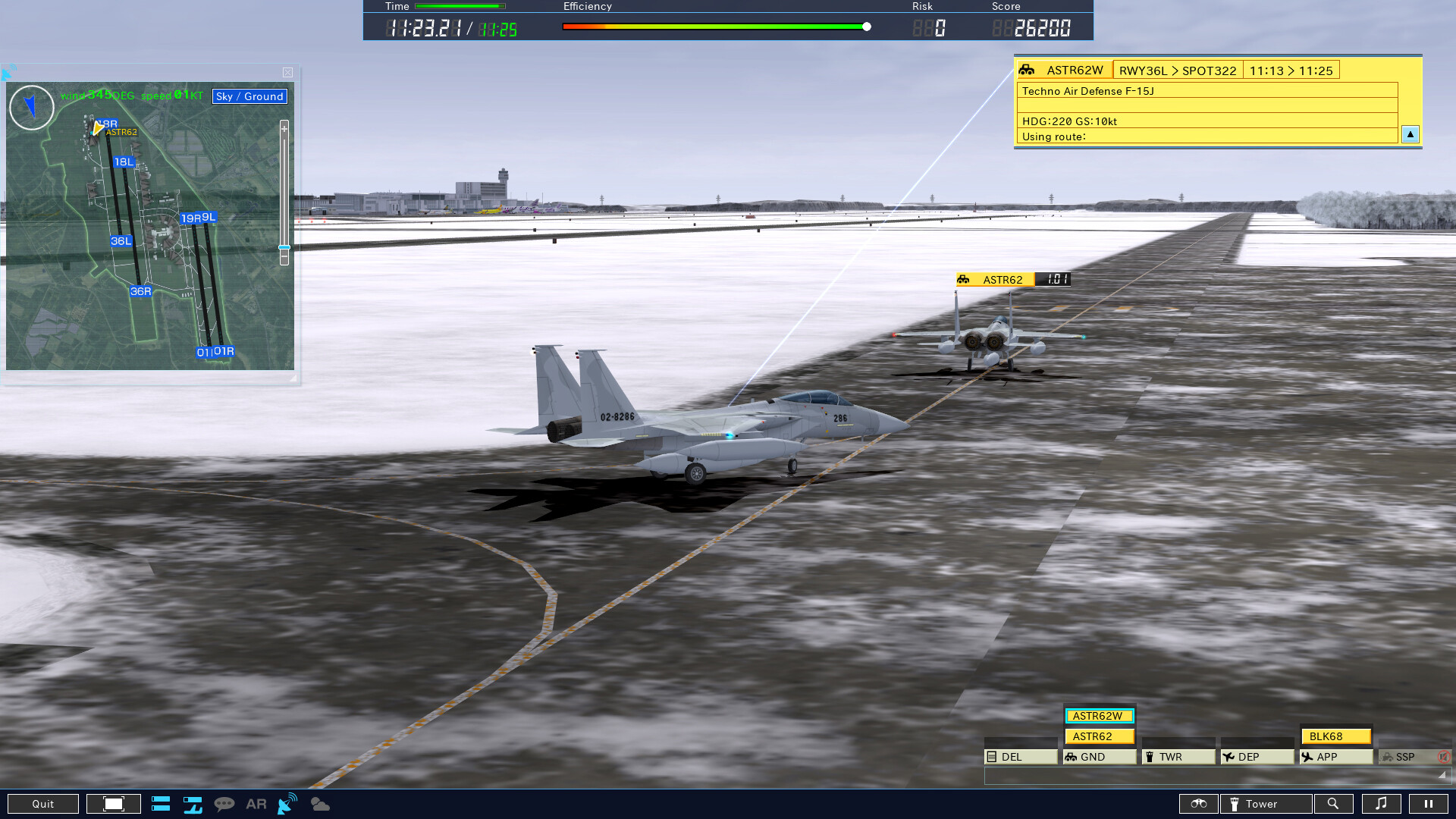Open the weather clouds icon

[x=319, y=803]
